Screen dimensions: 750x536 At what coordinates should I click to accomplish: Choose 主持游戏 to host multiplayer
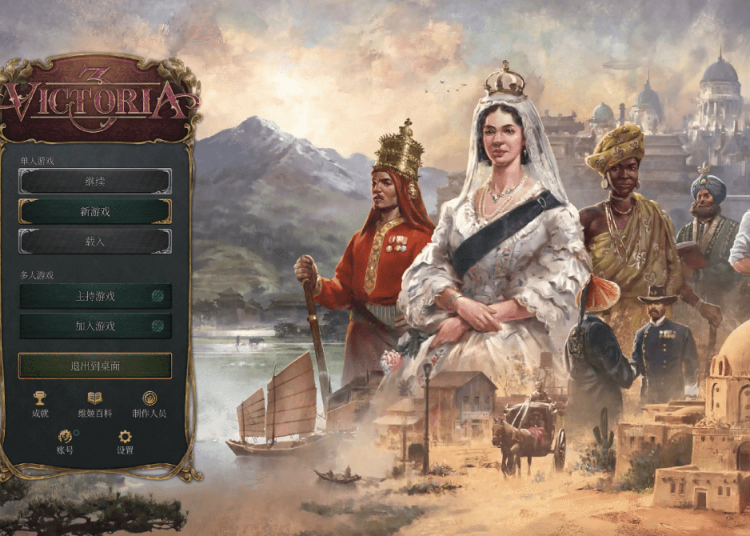click(x=95, y=296)
